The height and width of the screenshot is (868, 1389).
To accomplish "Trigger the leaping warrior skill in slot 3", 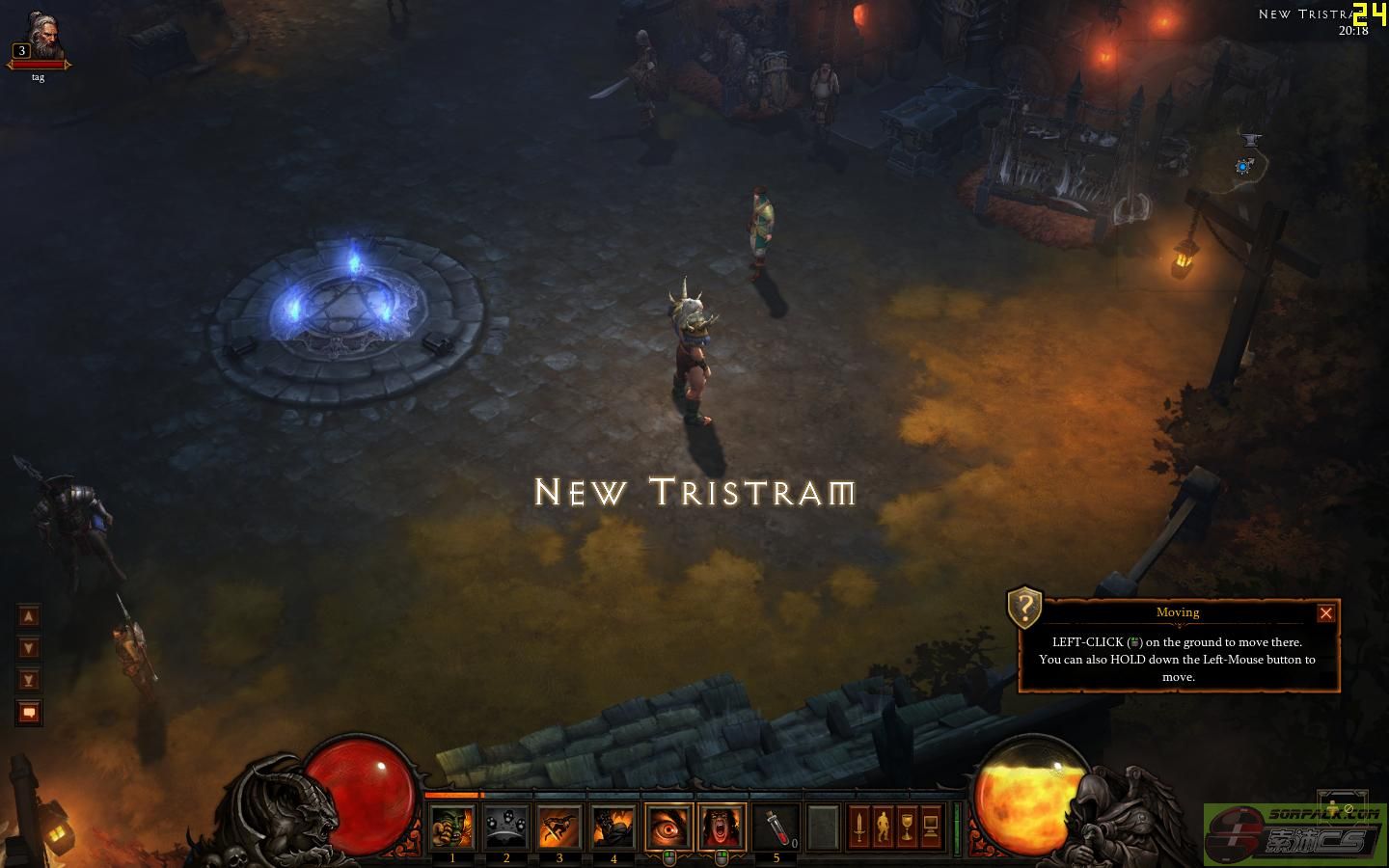I will point(559,827).
